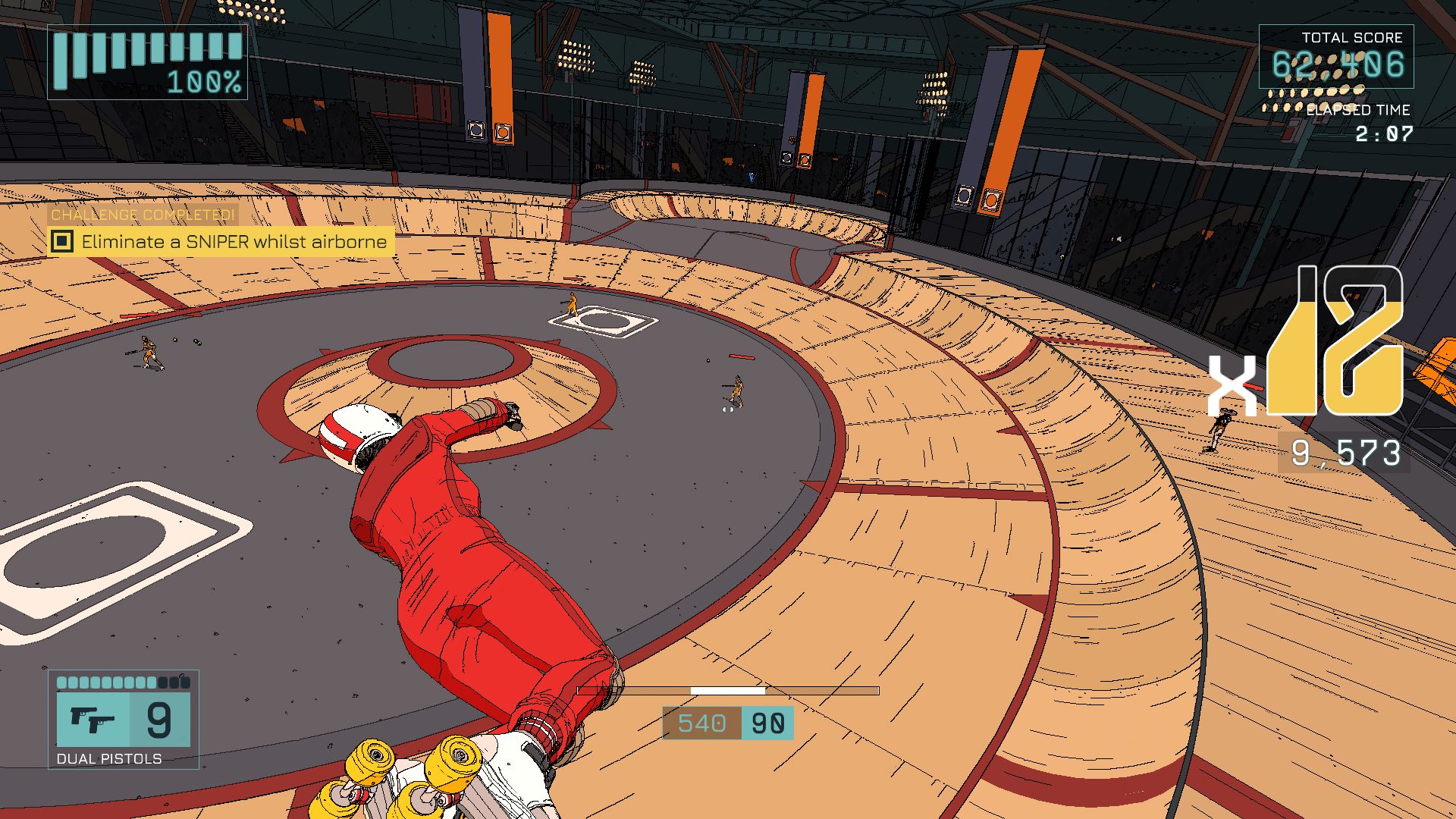Open the 'Eliminate a SNIPER whilst airborne' challenge

point(234,242)
